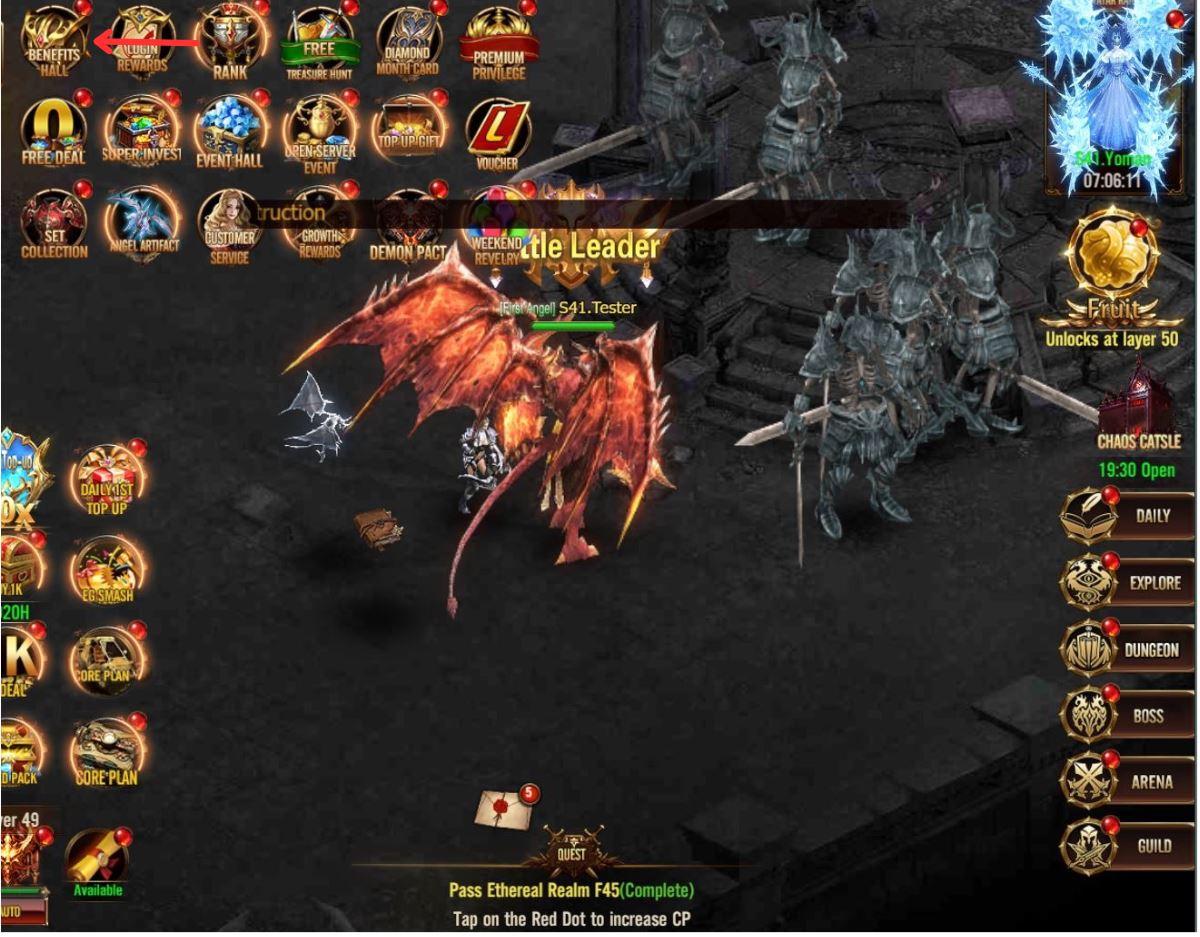Open the Diamond Month Card offer
Image resolution: width=1200 pixels, height=937 pixels.
point(408,42)
